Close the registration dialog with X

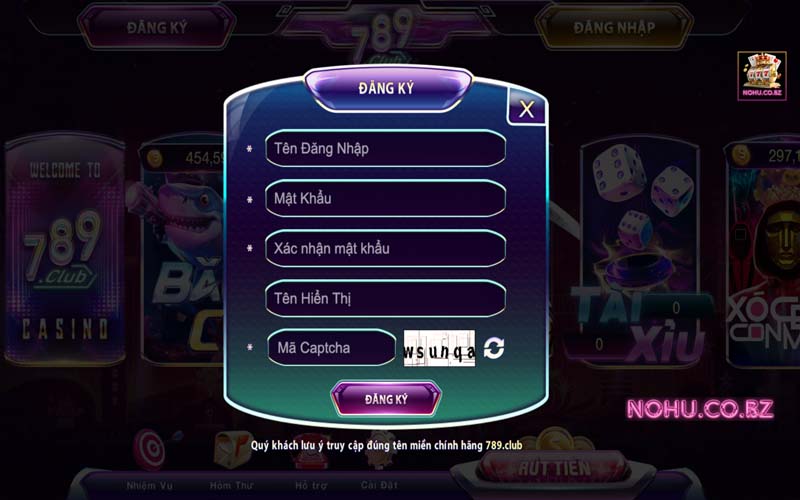[526, 109]
